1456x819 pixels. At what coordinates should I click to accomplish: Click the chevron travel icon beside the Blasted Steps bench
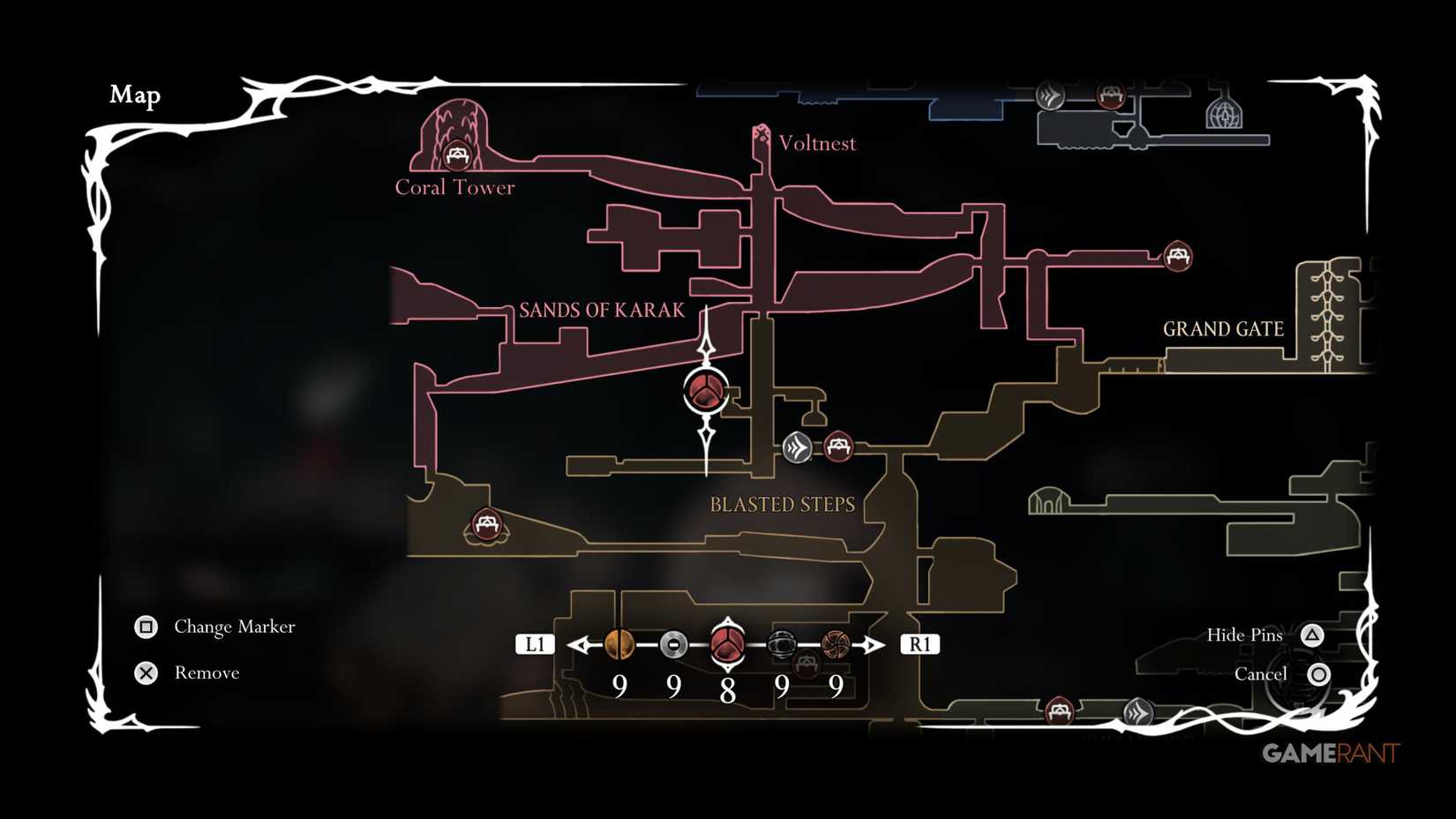pos(795,447)
